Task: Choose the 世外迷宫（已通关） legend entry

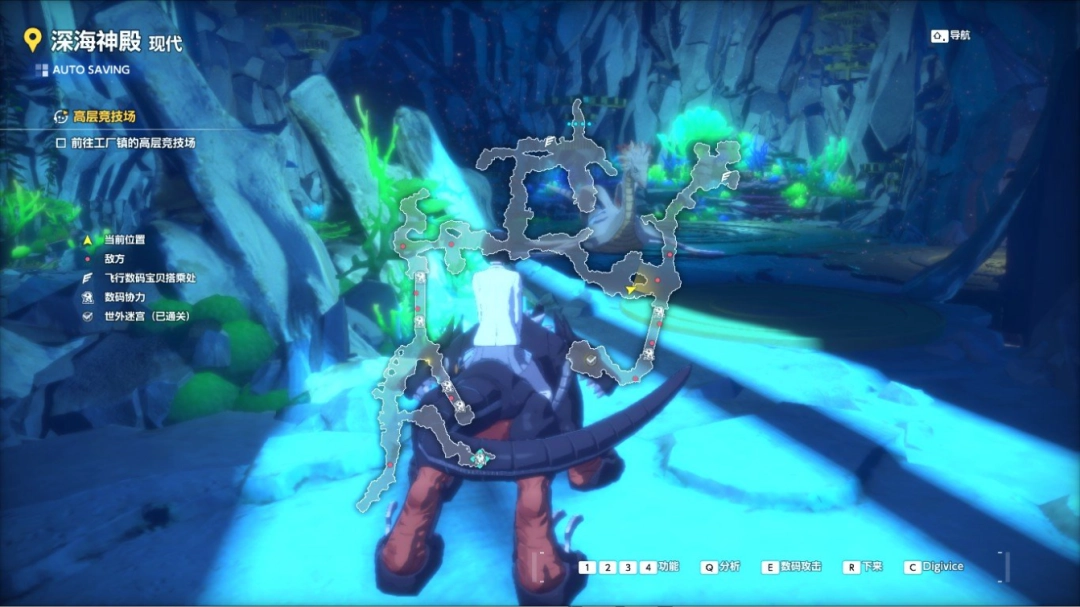Action: click(x=146, y=316)
